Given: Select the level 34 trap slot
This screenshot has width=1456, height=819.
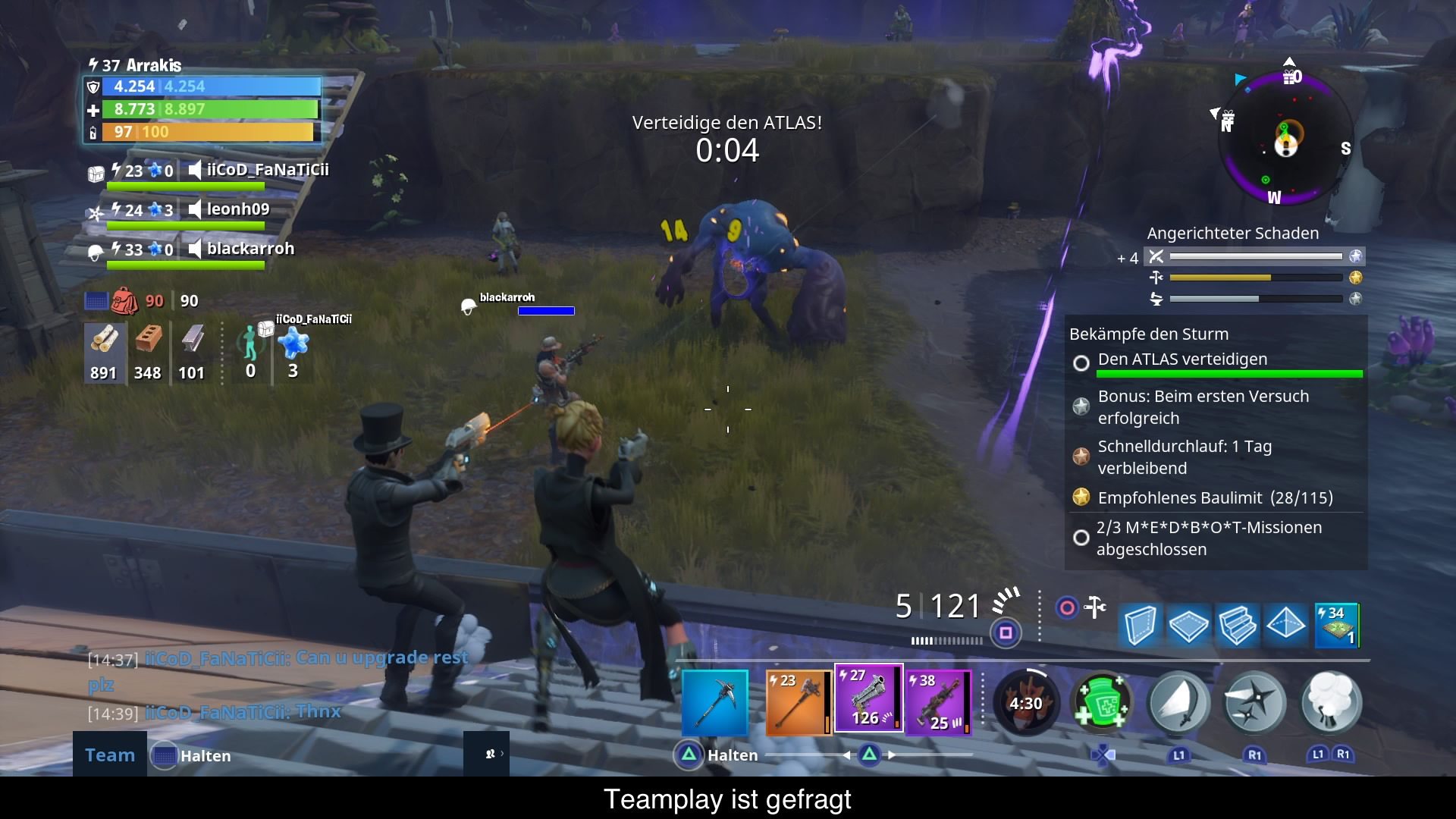Looking at the screenshot, I should click(x=1336, y=625).
